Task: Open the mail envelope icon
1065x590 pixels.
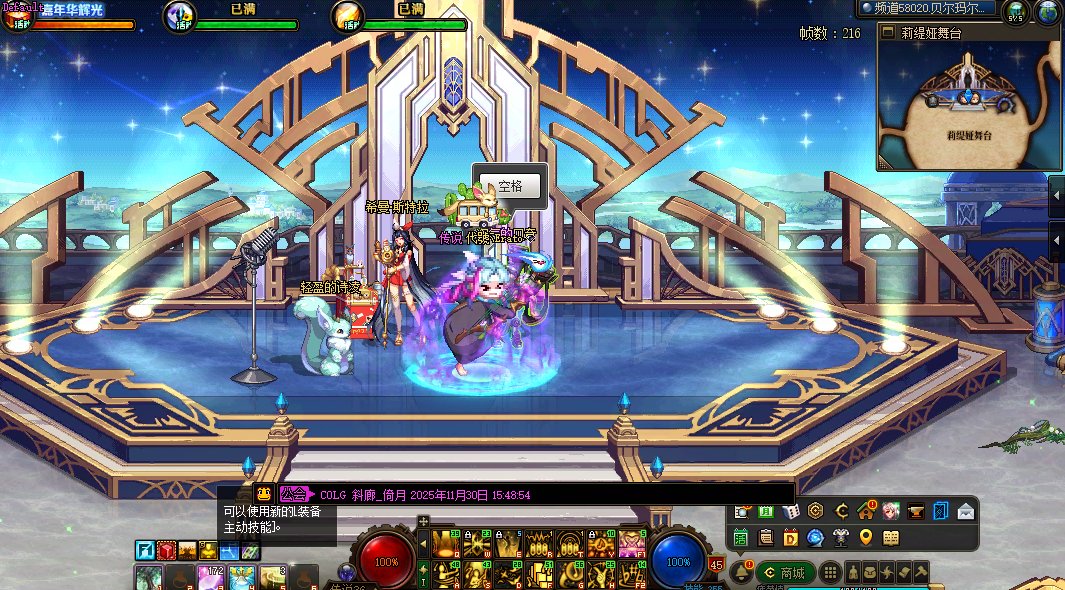Action: point(966,512)
